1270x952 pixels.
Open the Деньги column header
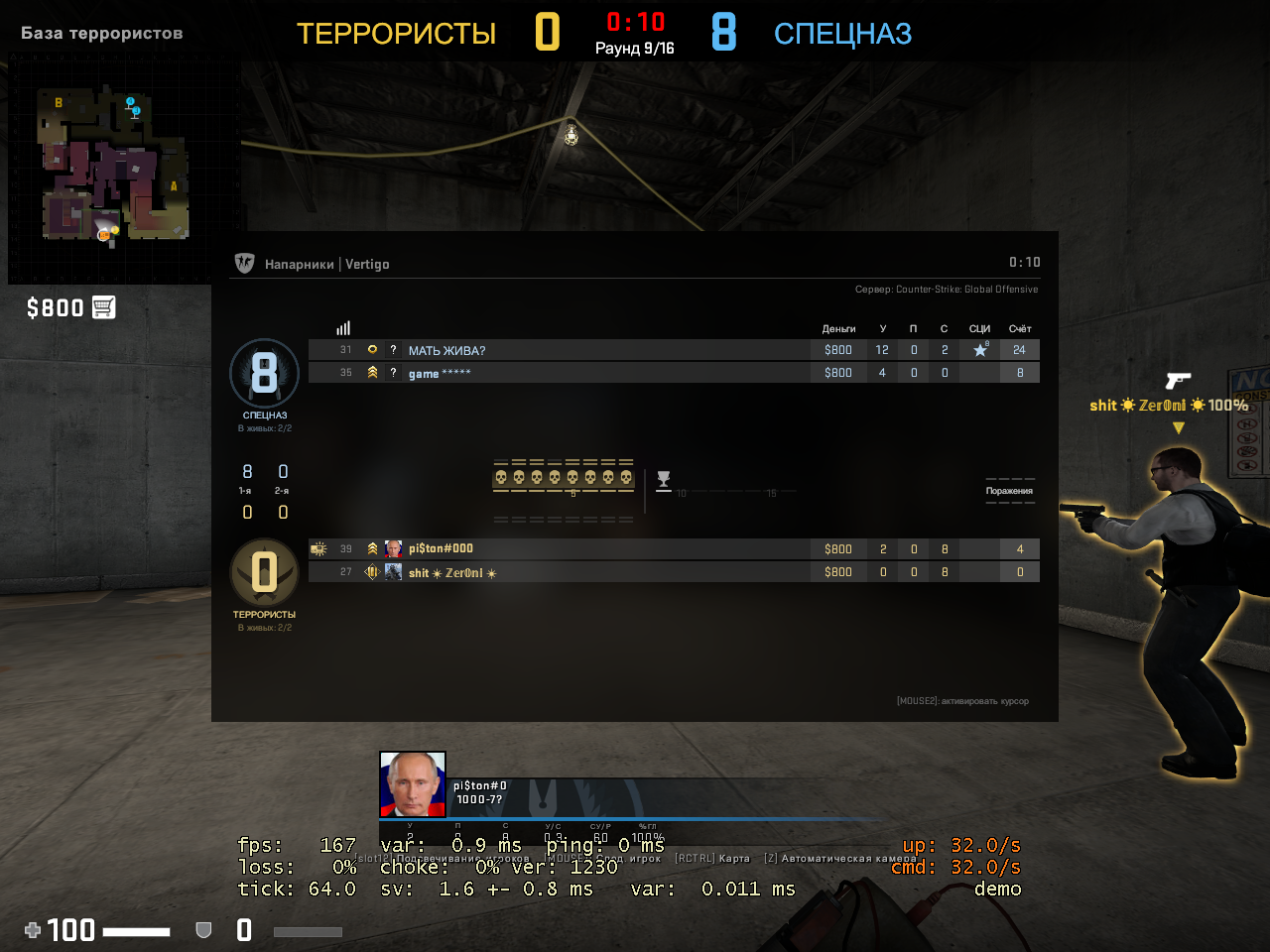coord(838,327)
